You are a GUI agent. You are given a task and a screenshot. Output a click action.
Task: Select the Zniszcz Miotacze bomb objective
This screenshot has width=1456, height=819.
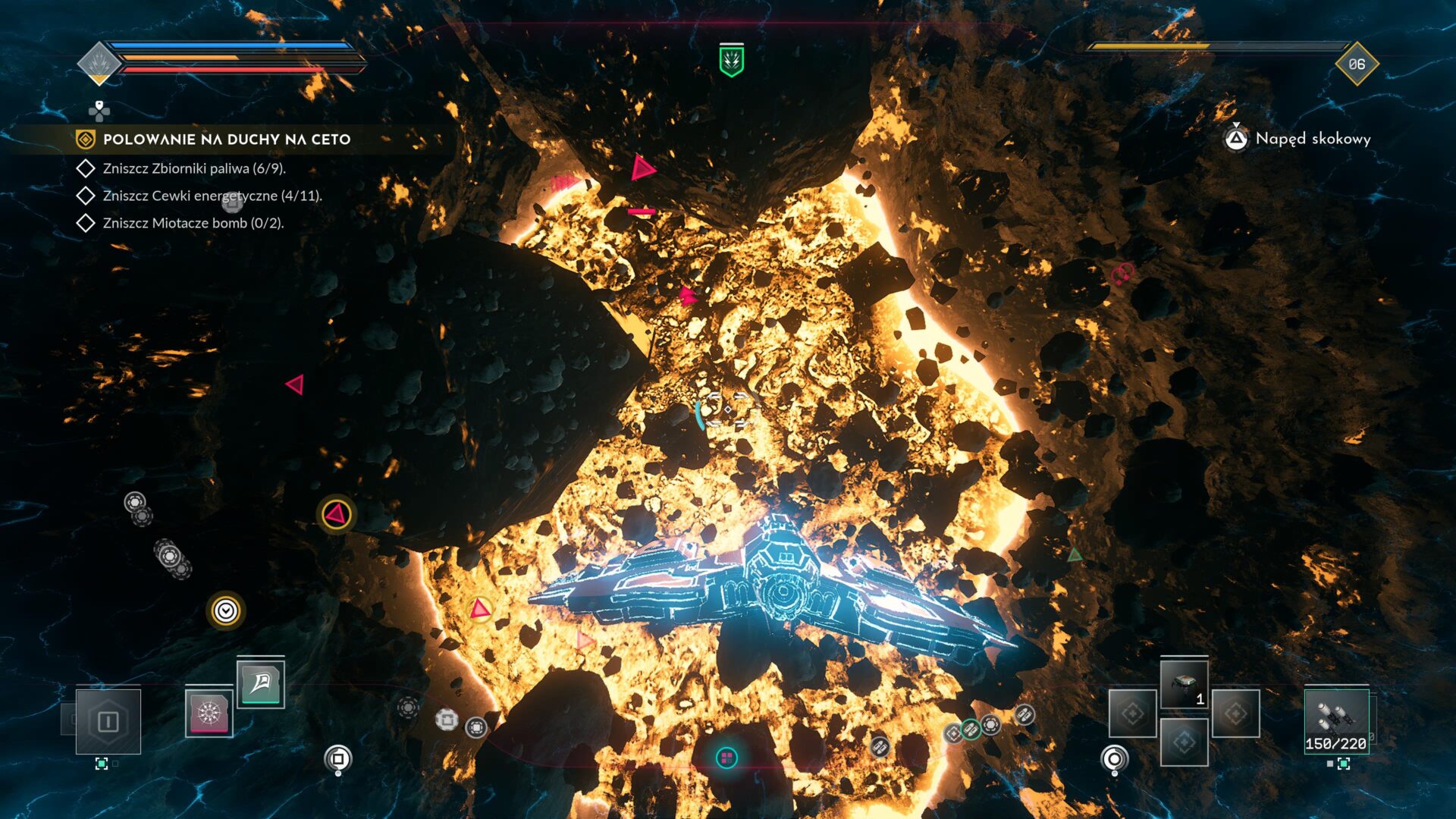coord(193,223)
